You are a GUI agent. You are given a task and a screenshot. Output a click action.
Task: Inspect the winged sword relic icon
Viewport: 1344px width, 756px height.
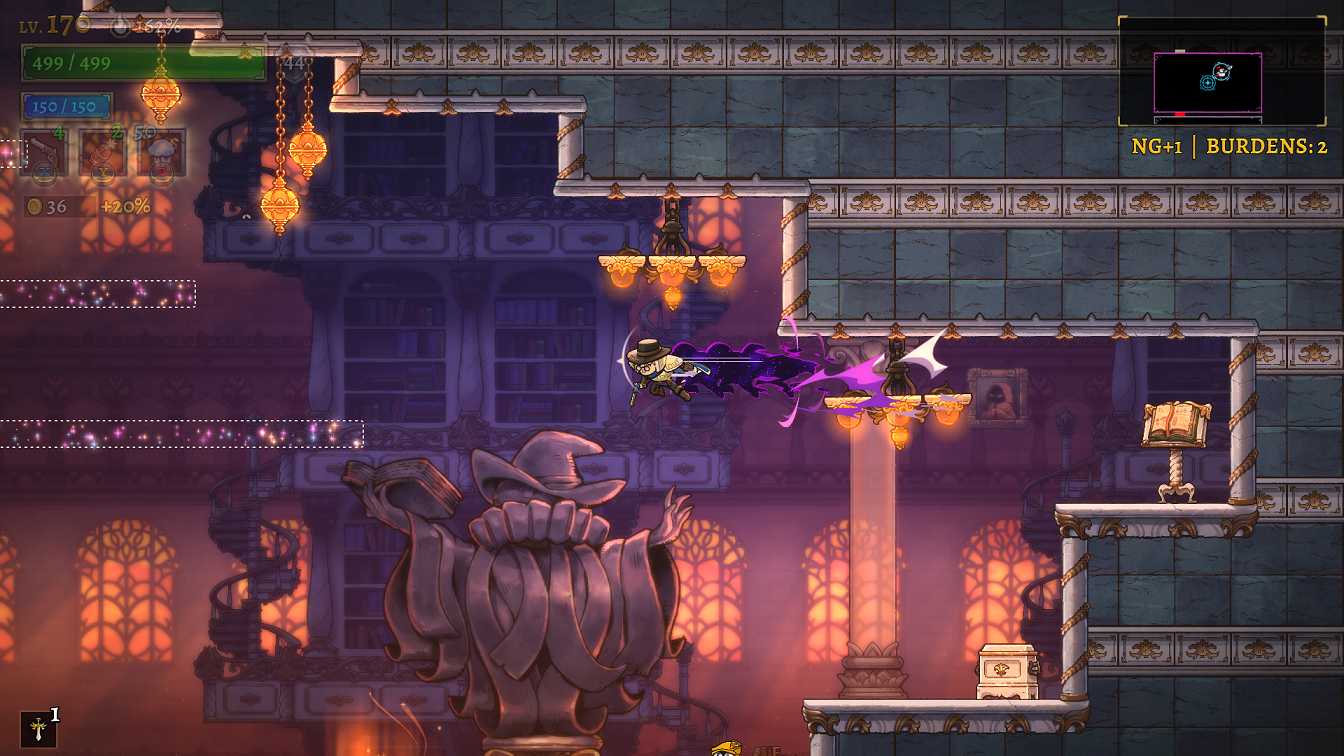coord(38,729)
